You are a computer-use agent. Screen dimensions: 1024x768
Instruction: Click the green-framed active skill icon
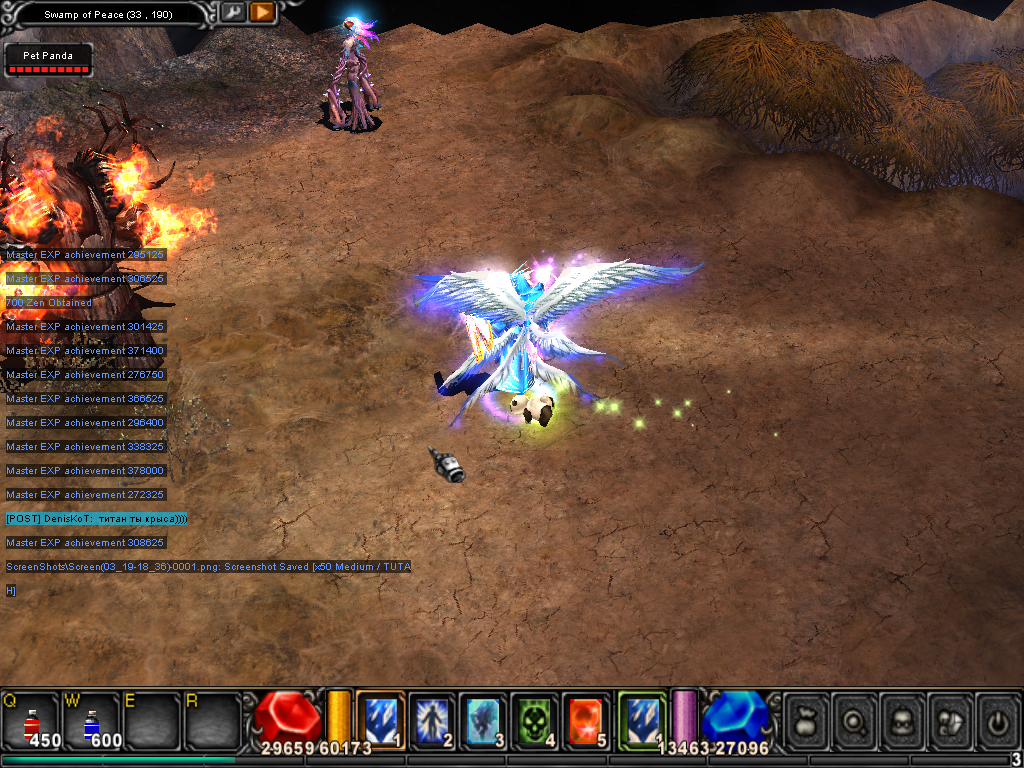642,718
